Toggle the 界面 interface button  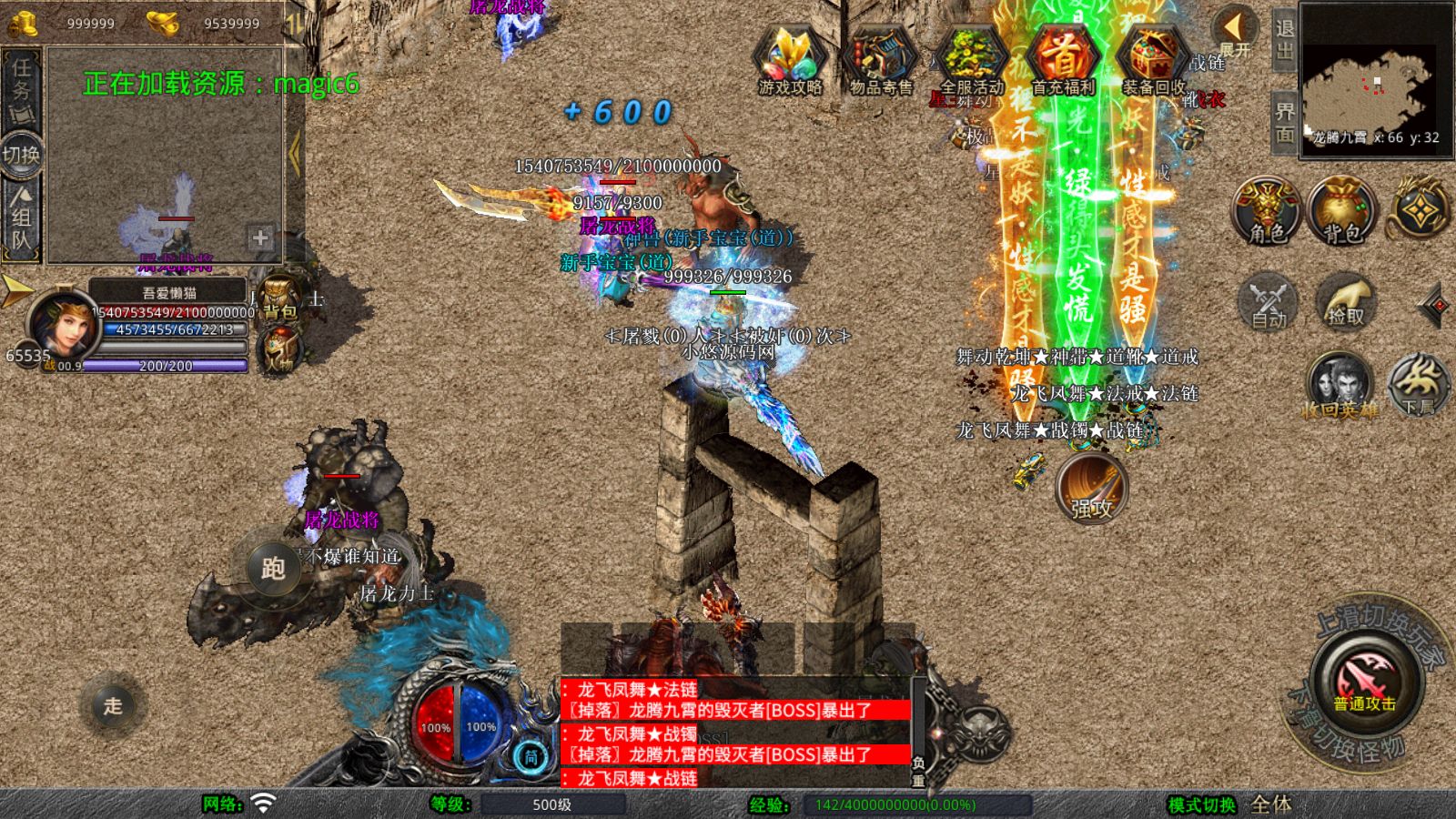pyautogui.click(x=1284, y=123)
